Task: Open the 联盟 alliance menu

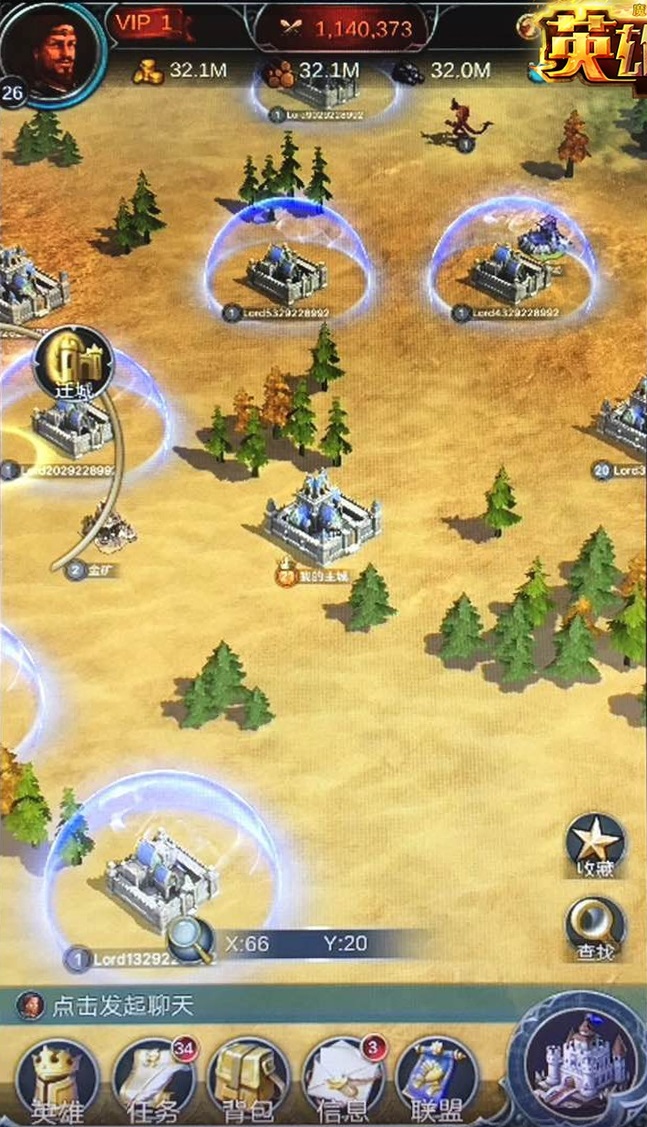Action: click(x=437, y=1078)
